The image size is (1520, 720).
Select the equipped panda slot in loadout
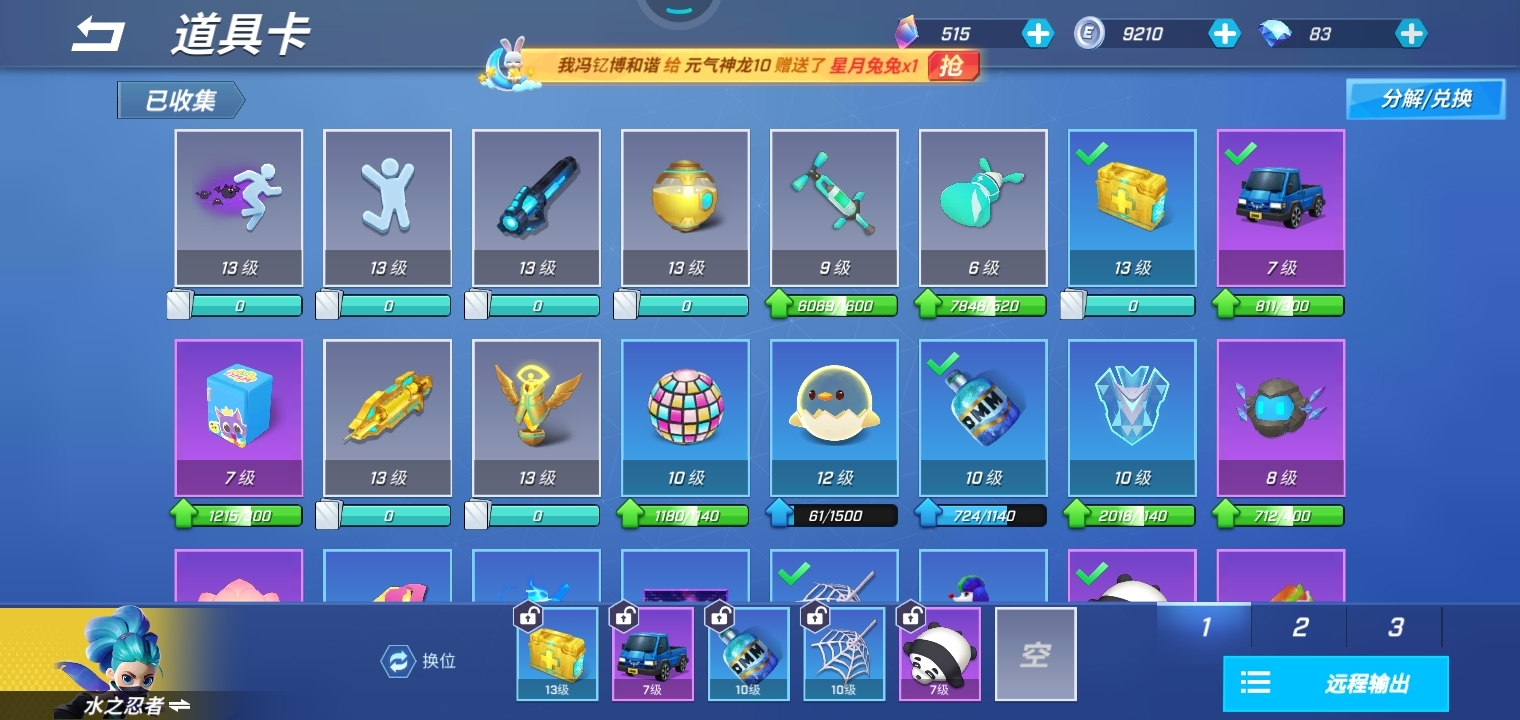939,654
